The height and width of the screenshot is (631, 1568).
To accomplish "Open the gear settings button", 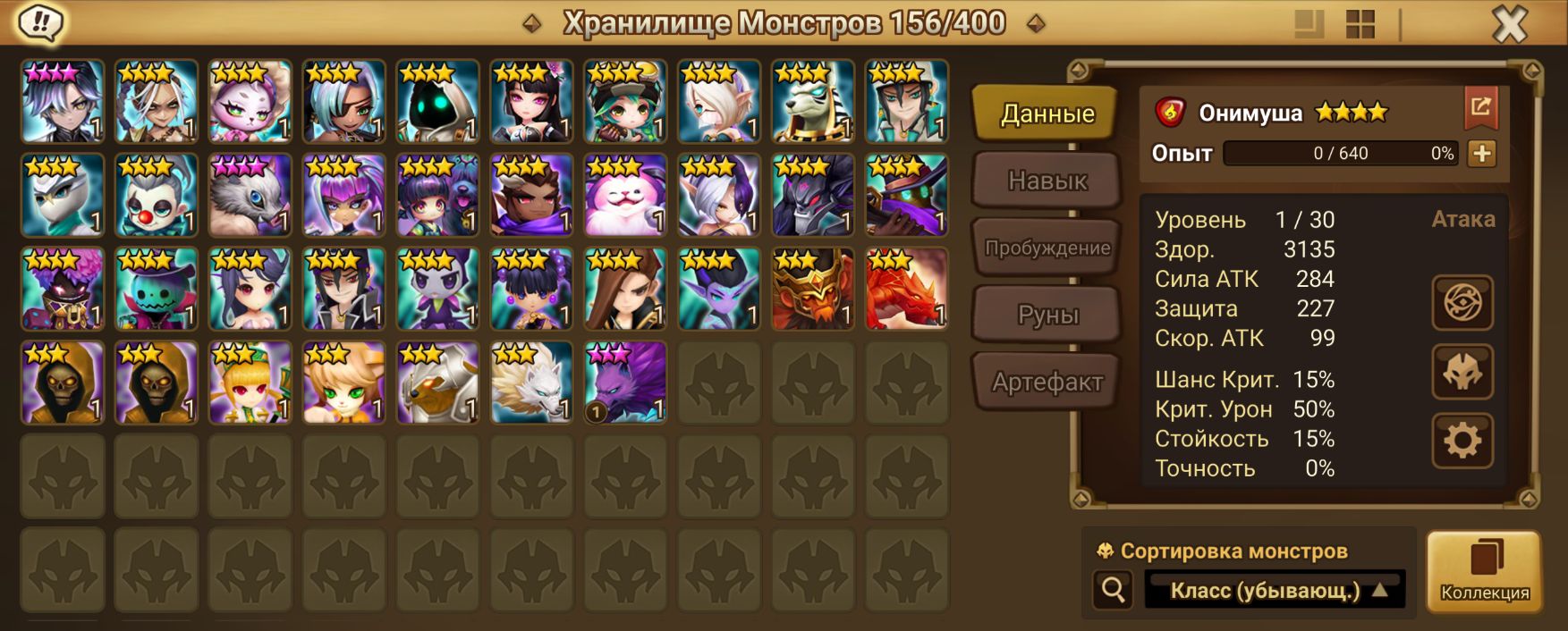I will click(1462, 441).
